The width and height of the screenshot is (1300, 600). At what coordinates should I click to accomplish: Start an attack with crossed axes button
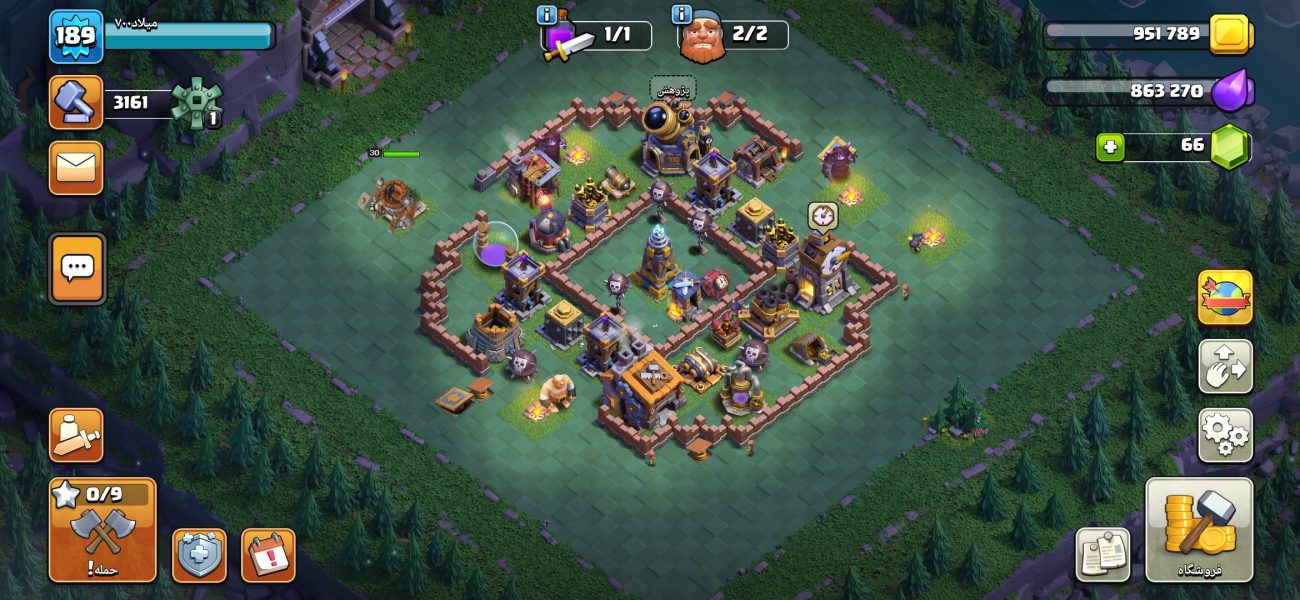coord(102,529)
